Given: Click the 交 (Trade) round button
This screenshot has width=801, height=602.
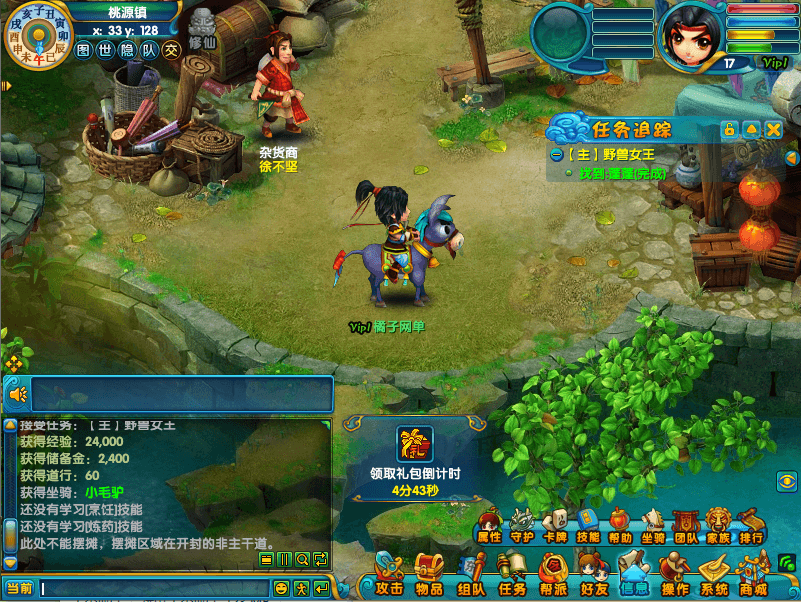Looking at the screenshot, I should coord(172,49).
